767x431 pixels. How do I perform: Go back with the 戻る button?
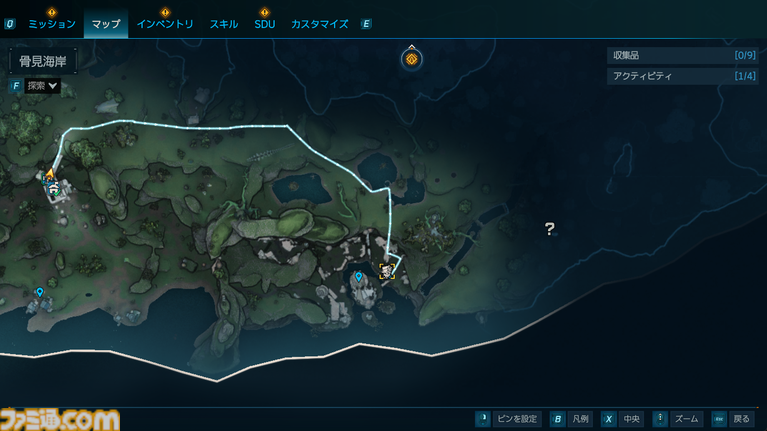[x=731, y=418]
